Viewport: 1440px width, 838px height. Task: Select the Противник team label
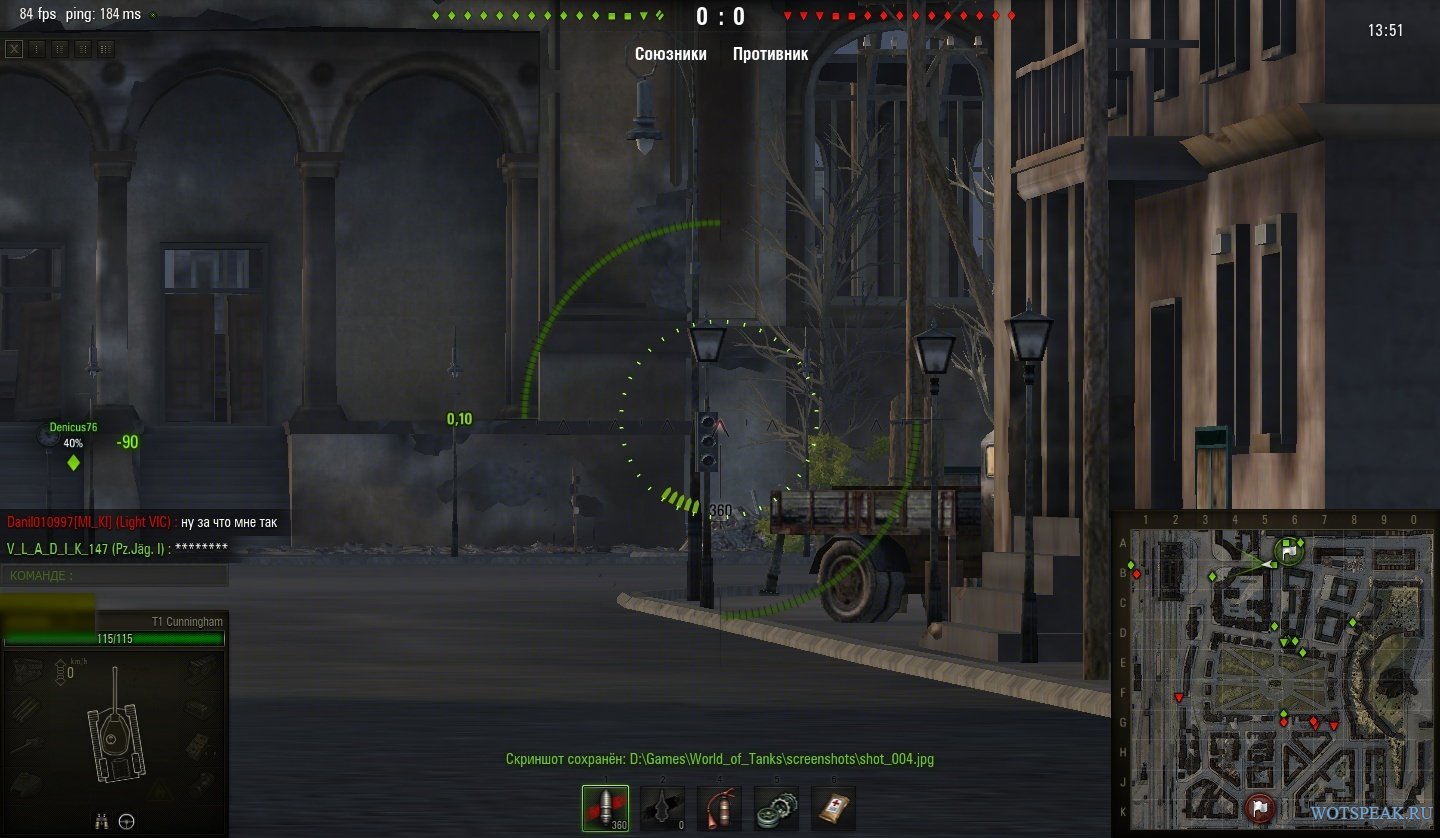coord(770,54)
